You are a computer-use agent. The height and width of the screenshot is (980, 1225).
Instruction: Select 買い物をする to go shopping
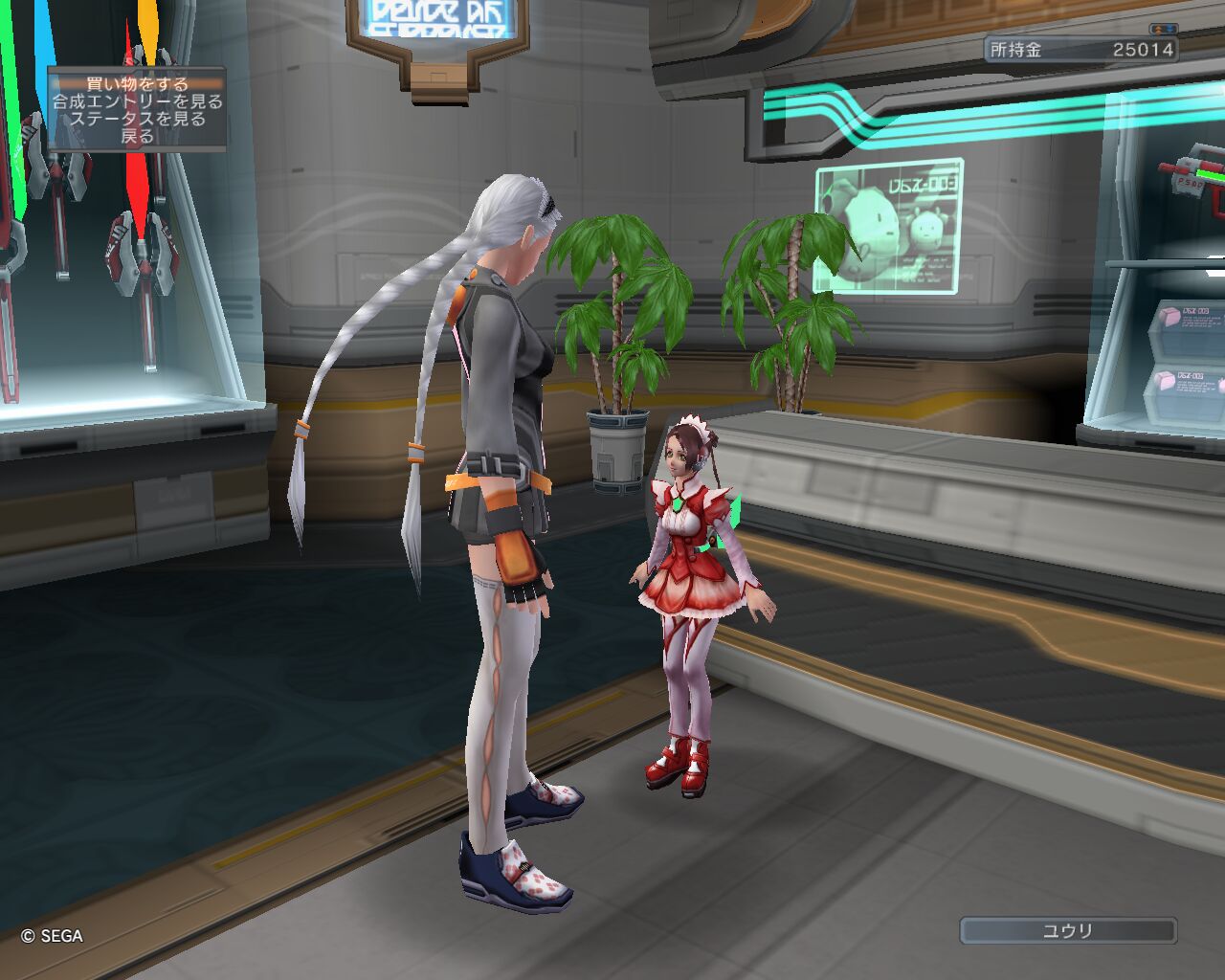click(x=137, y=84)
